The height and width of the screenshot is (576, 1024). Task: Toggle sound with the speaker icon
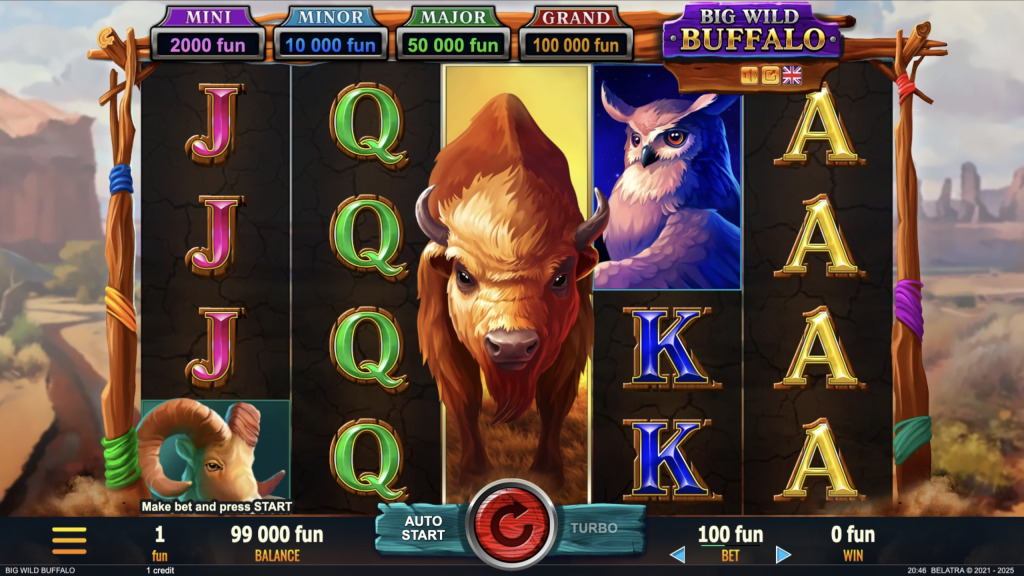[x=749, y=75]
